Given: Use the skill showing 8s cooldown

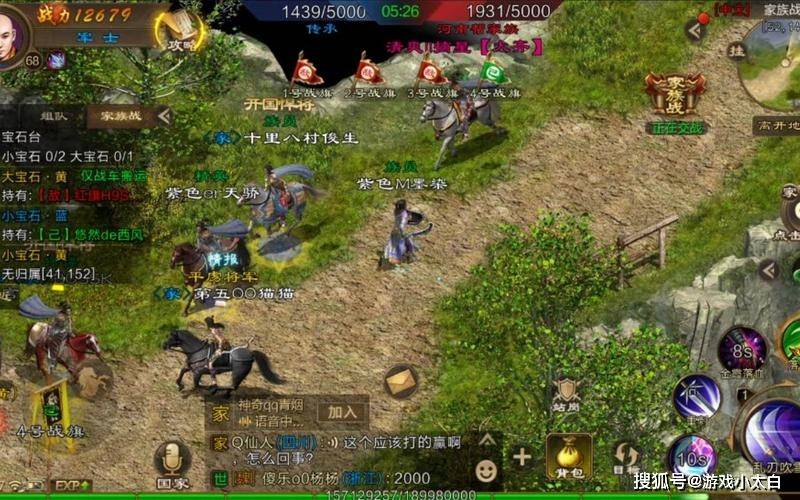Looking at the screenshot, I should click(x=742, y=349).
